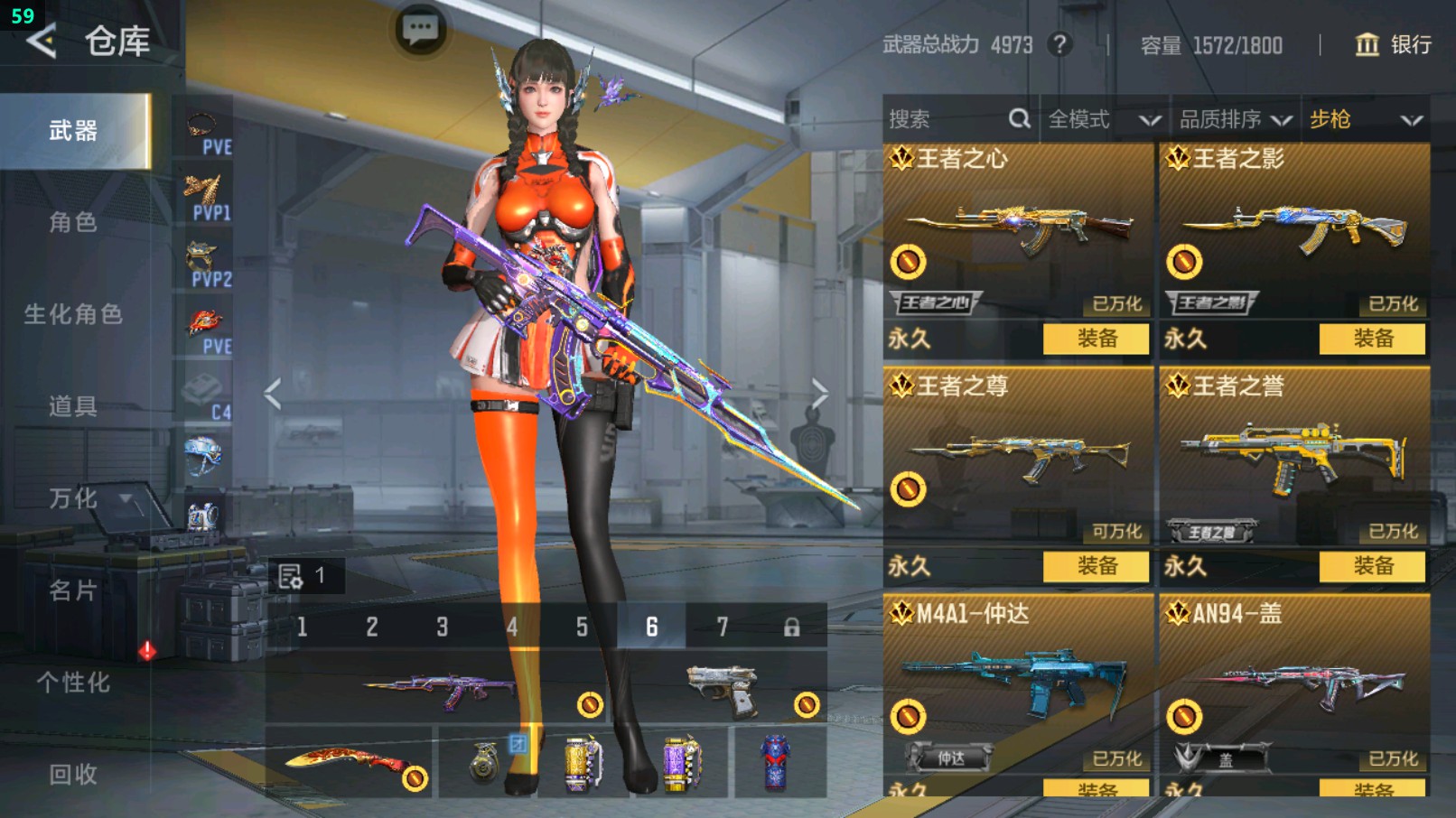Open the 回收 section

pos(73,774)
